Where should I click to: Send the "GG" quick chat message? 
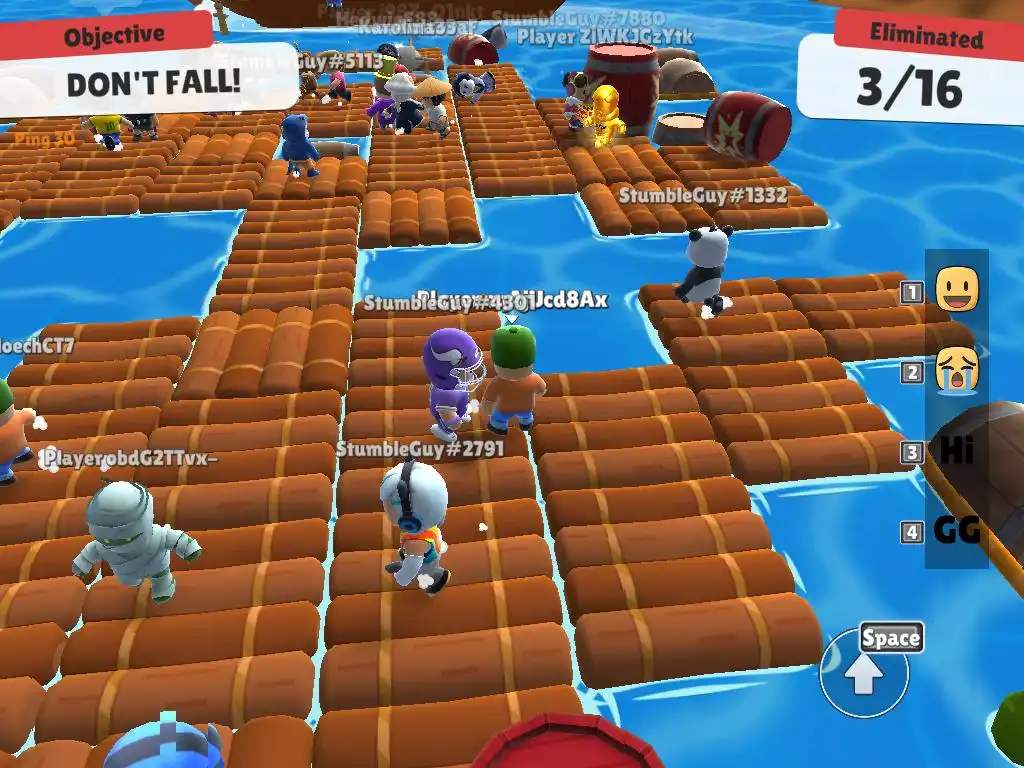click(x=956, y=530)
